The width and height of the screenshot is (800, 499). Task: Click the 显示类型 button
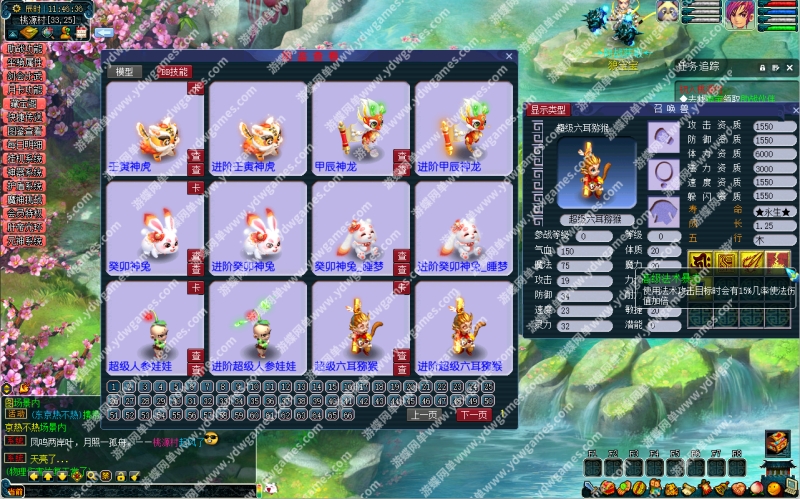pyautogui.click(x=548, y=109)
